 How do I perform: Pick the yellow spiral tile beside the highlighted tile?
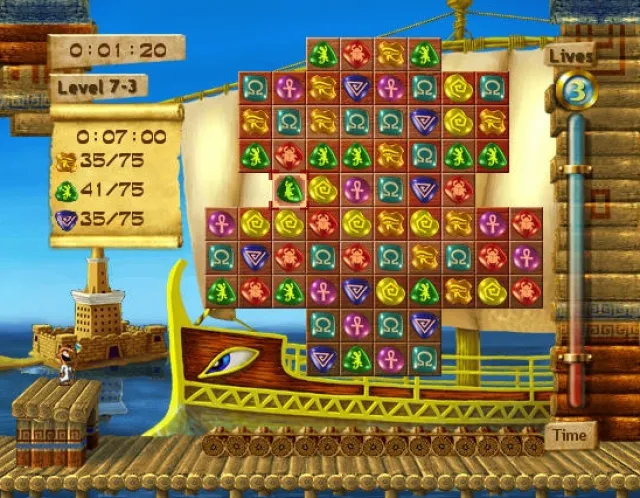click(322, 189)
